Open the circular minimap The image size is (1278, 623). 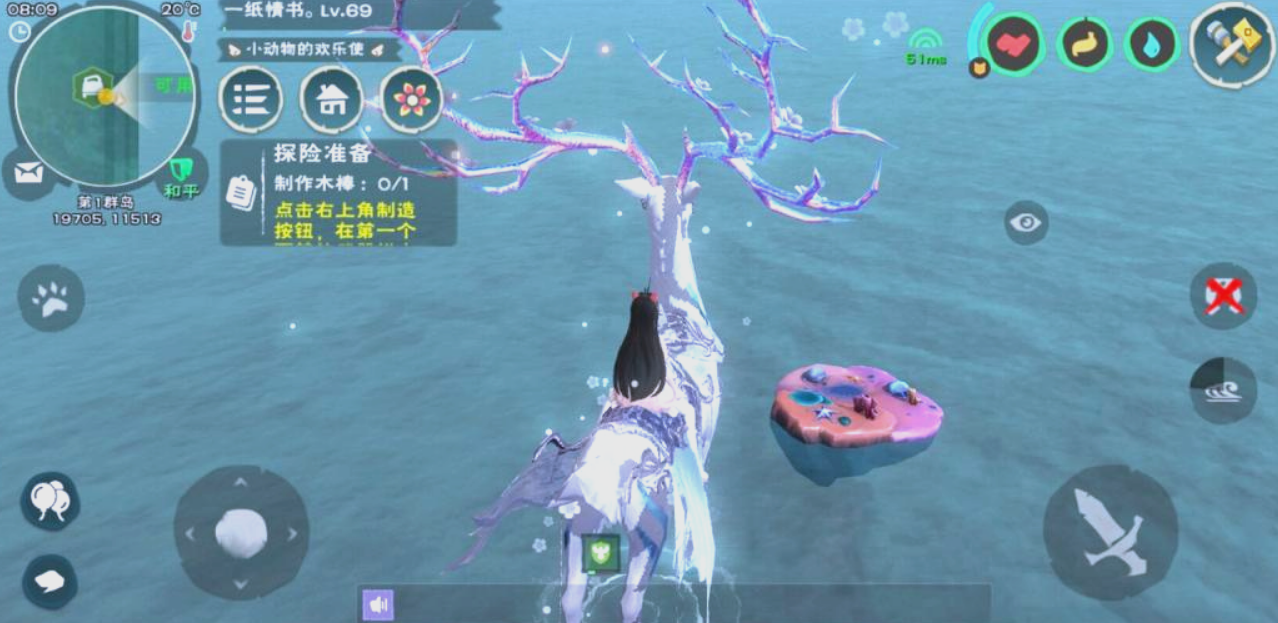105,97
